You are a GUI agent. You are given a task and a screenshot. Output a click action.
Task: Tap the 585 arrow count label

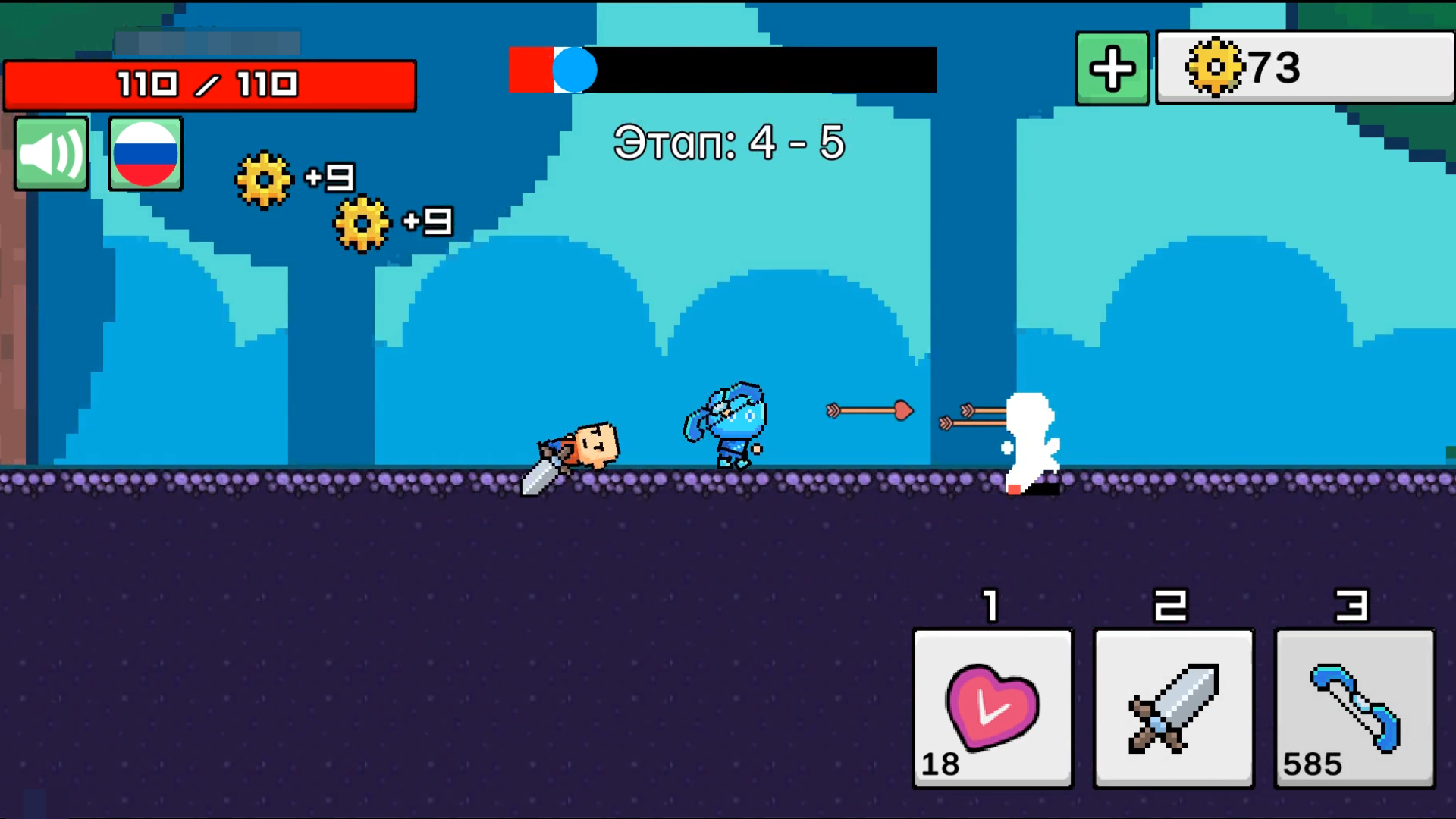pyautogui.click(x=1313, y=764)
